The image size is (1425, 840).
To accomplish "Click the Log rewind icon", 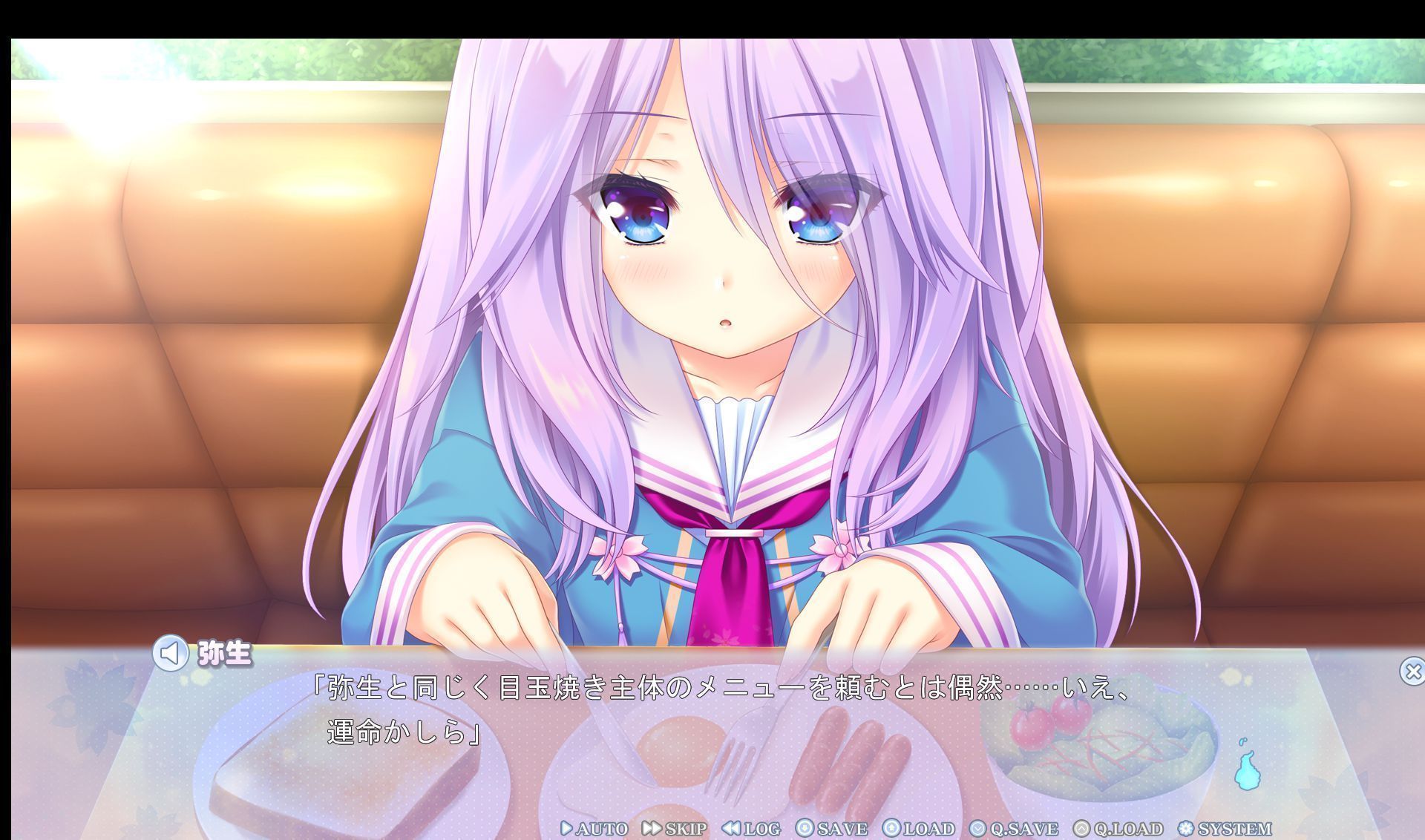I will pyautogui.click(x=732, y=828).
